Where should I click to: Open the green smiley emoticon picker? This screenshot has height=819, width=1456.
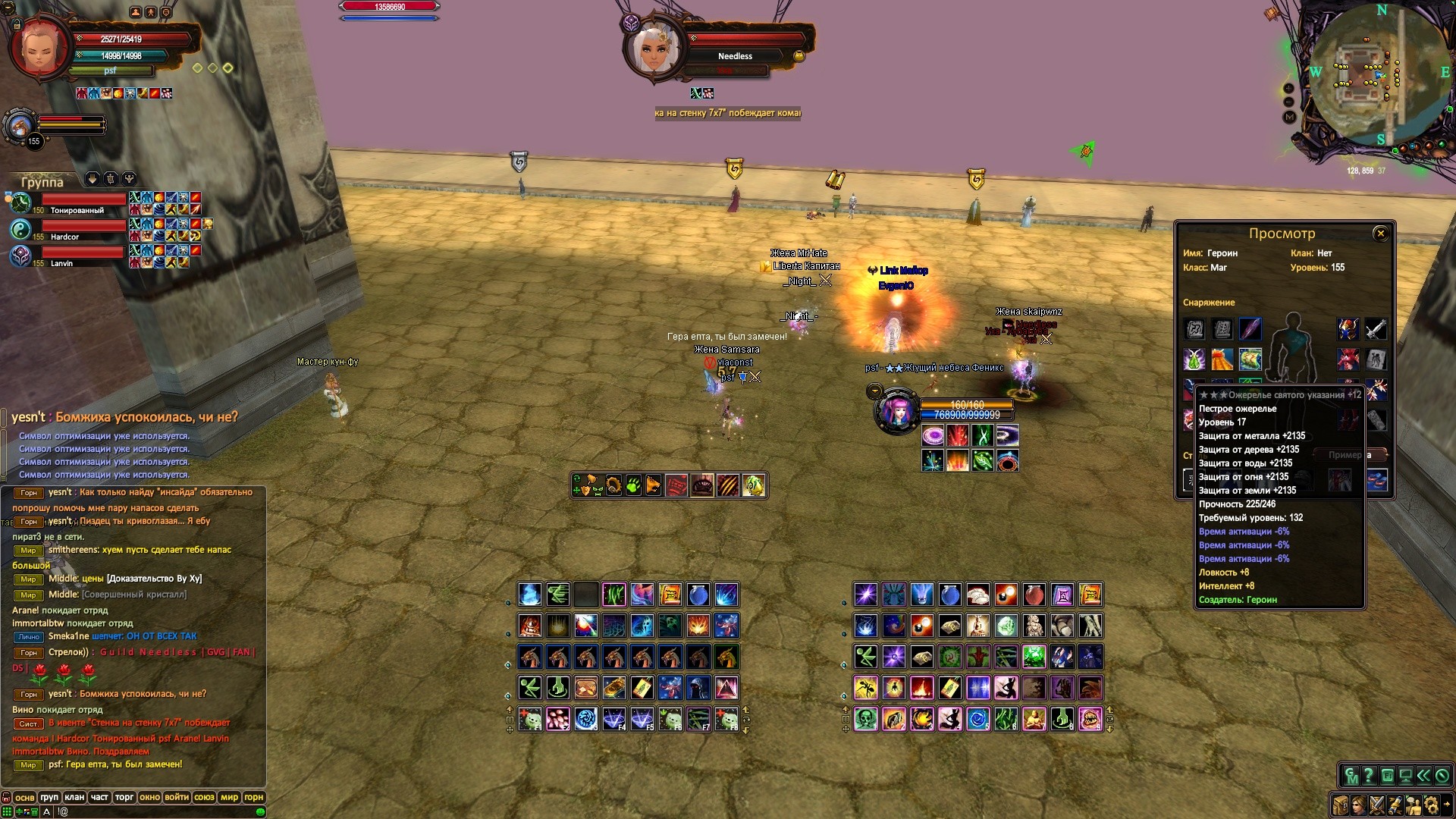260,811
